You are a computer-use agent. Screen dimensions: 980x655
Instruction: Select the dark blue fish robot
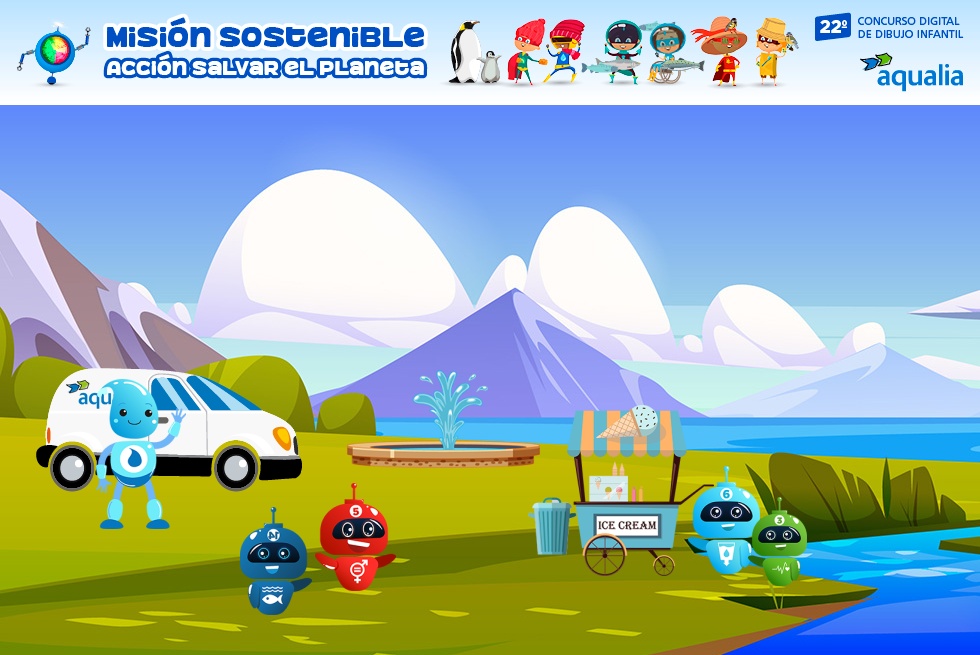coord(273,560)
